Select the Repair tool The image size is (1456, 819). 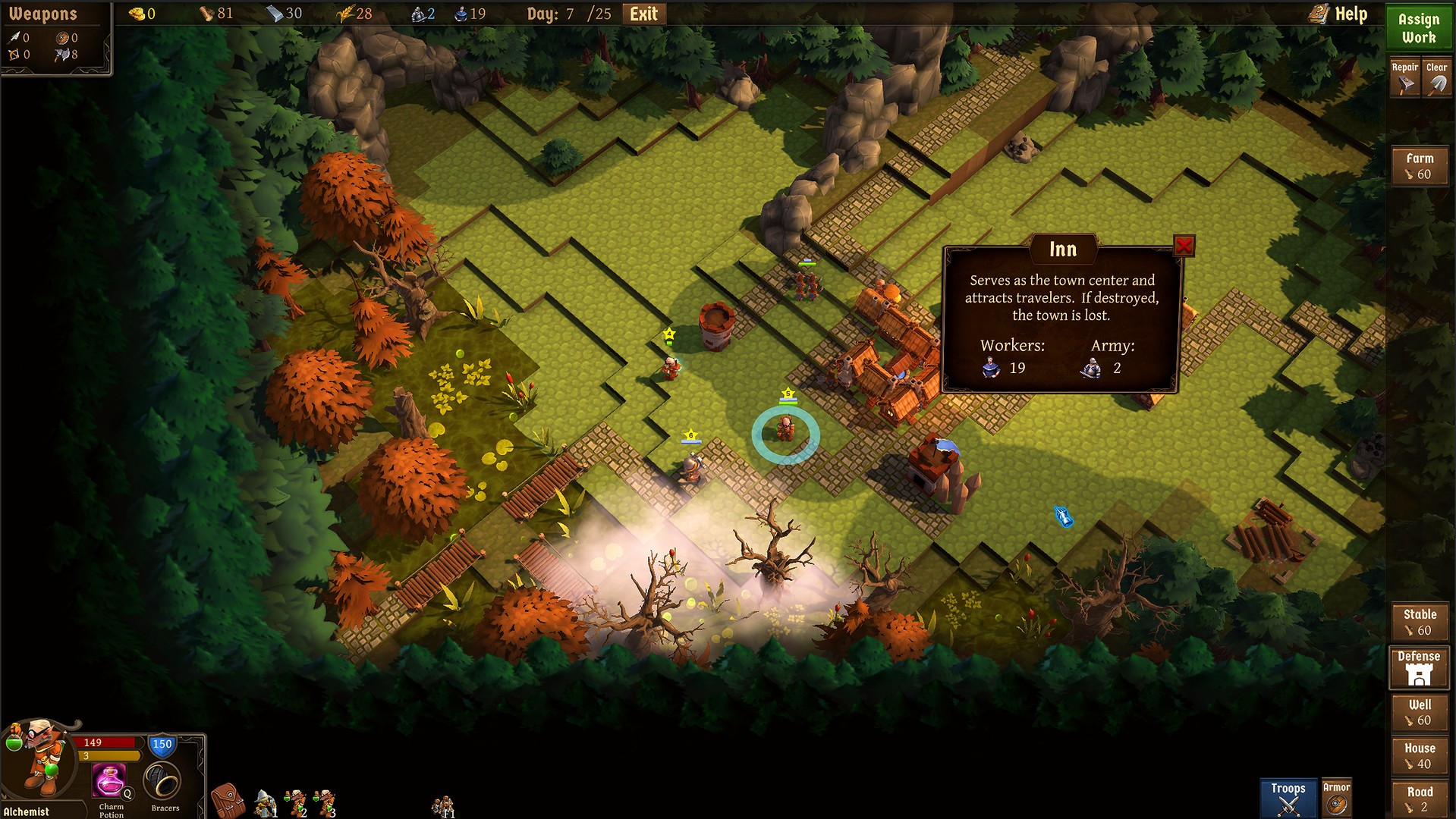coord(1404,77)
